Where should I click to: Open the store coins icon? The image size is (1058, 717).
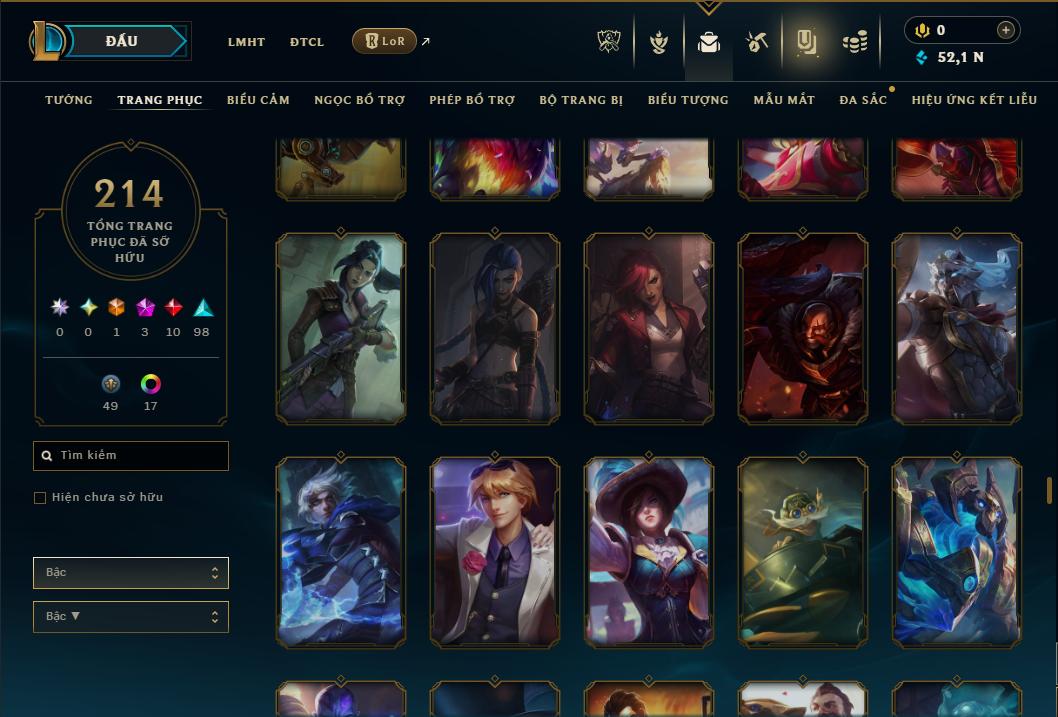tap(854, 42)
